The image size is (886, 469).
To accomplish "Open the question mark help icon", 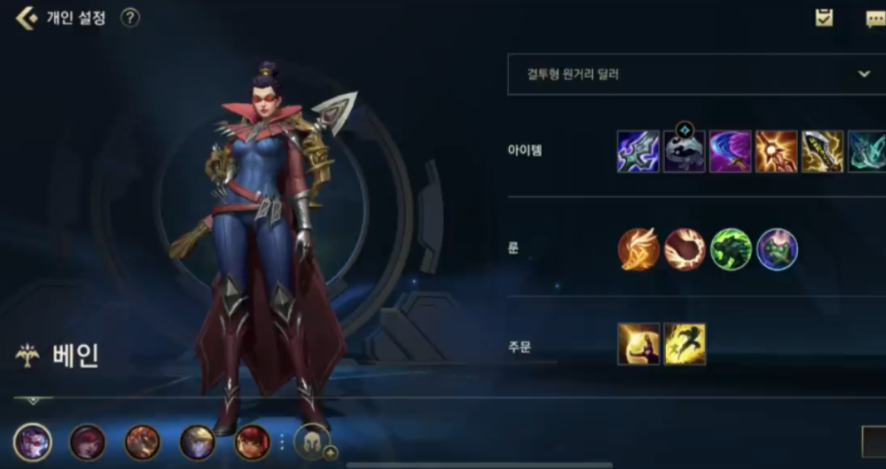I will click(130, 18).
